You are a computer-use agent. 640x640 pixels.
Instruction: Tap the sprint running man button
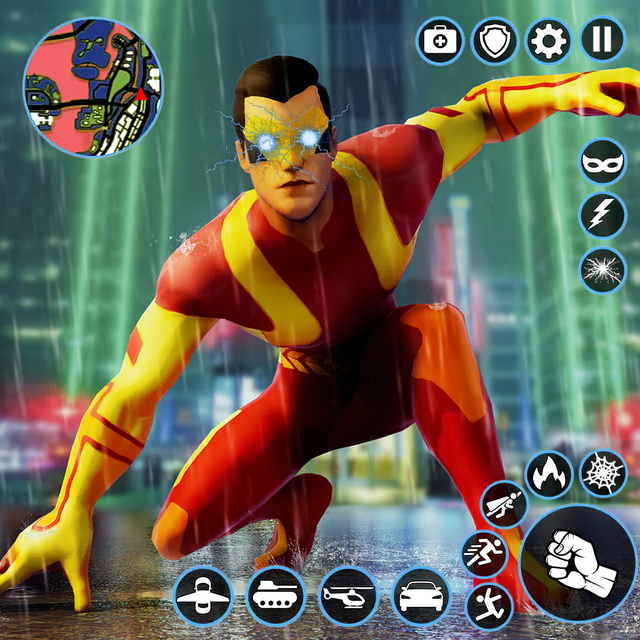point(484,554)
